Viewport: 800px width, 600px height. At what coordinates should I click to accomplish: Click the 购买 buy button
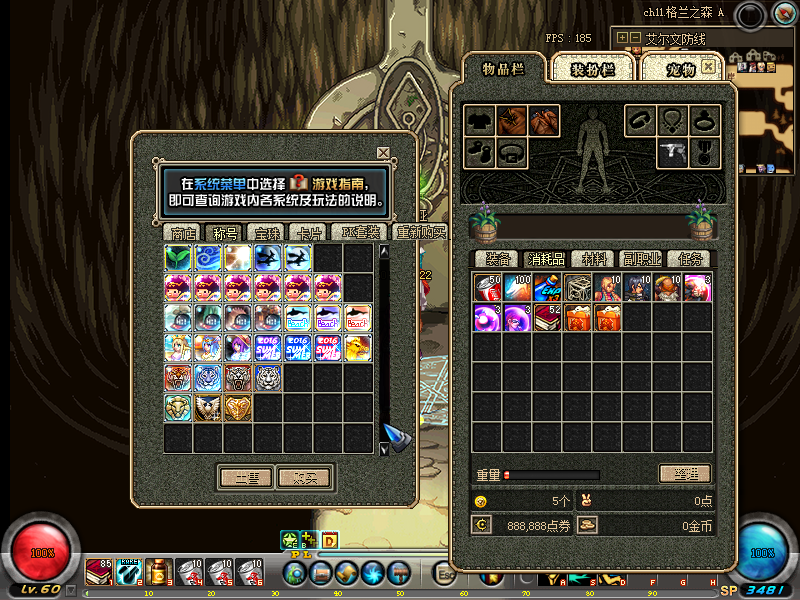[304, 478]
